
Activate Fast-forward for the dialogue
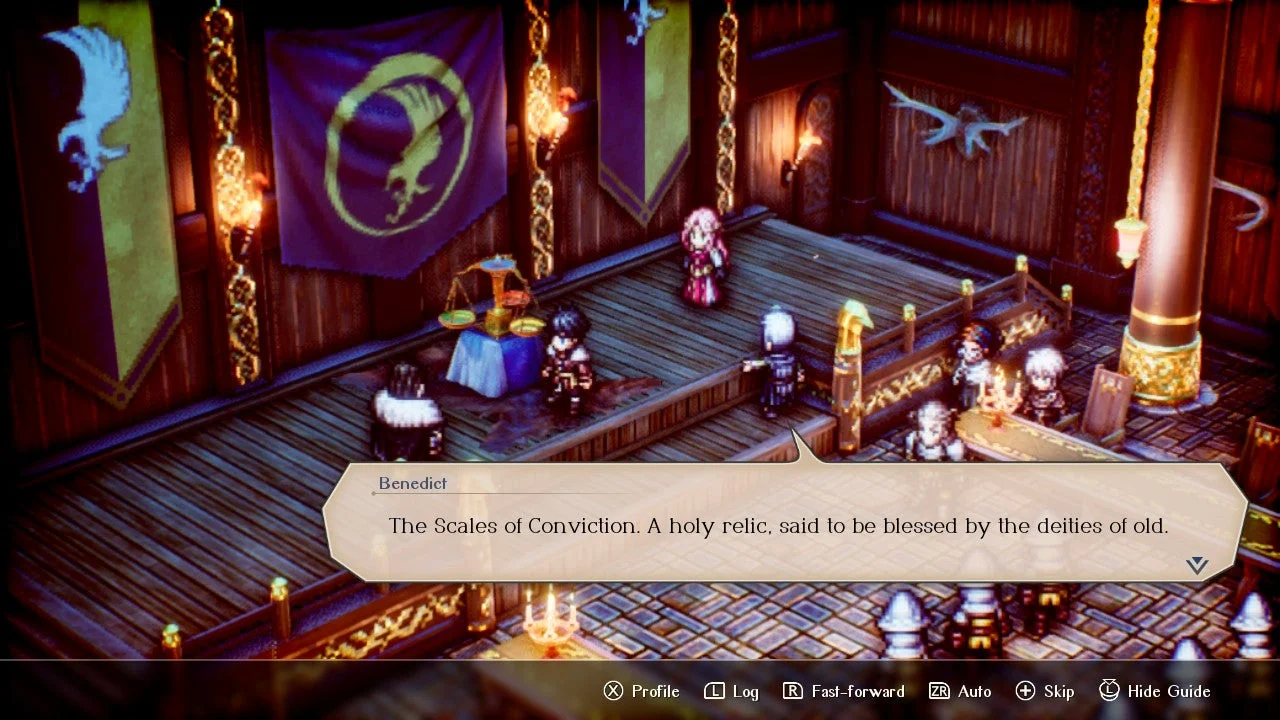pyautogui.click(x=843, y=691)
